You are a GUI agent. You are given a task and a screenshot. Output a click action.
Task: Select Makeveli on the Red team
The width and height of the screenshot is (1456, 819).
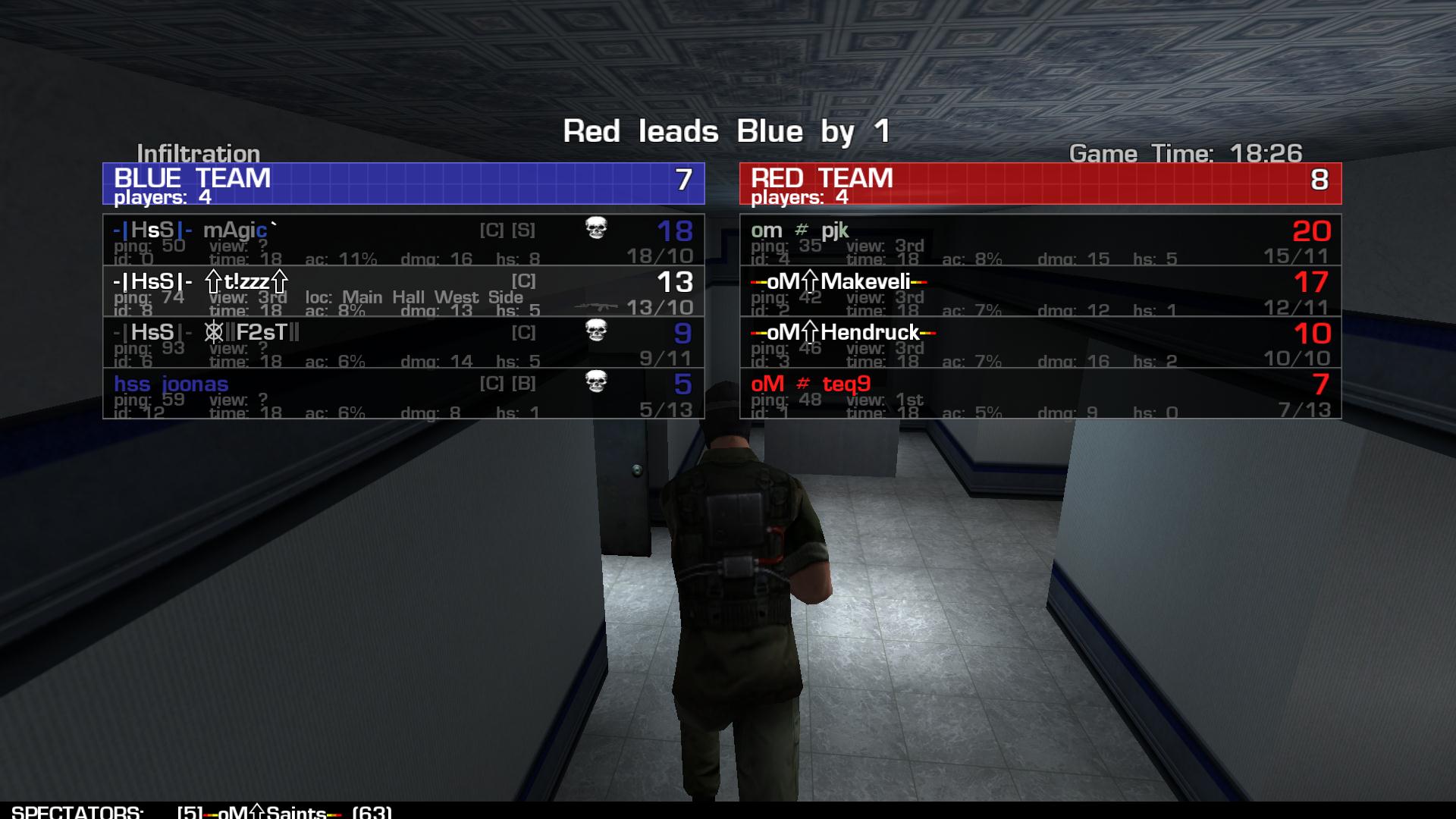(x=1040, y=291)
